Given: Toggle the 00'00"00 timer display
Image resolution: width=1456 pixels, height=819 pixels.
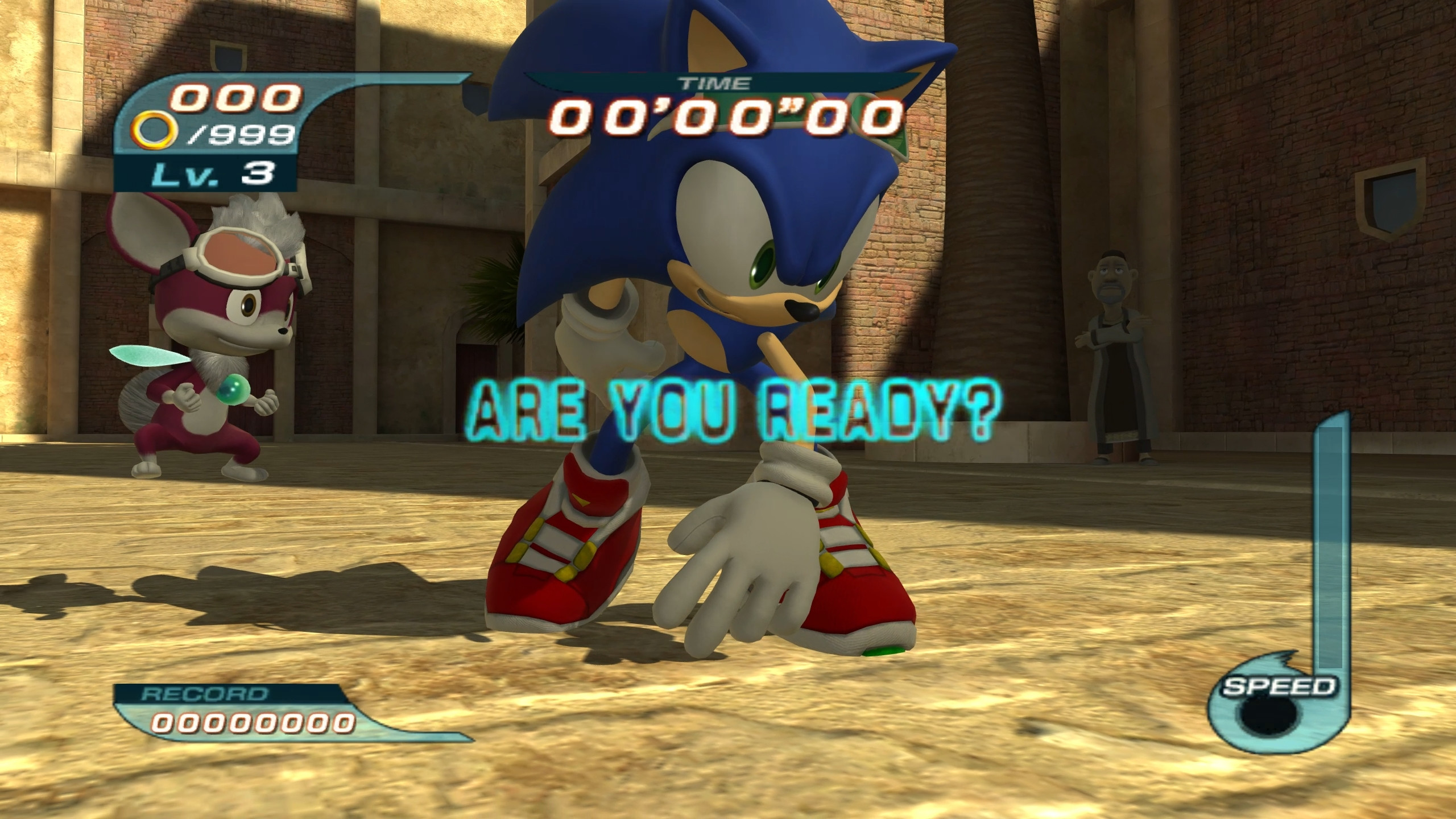Looking at the screenshot, I should [x=722, y=116].
